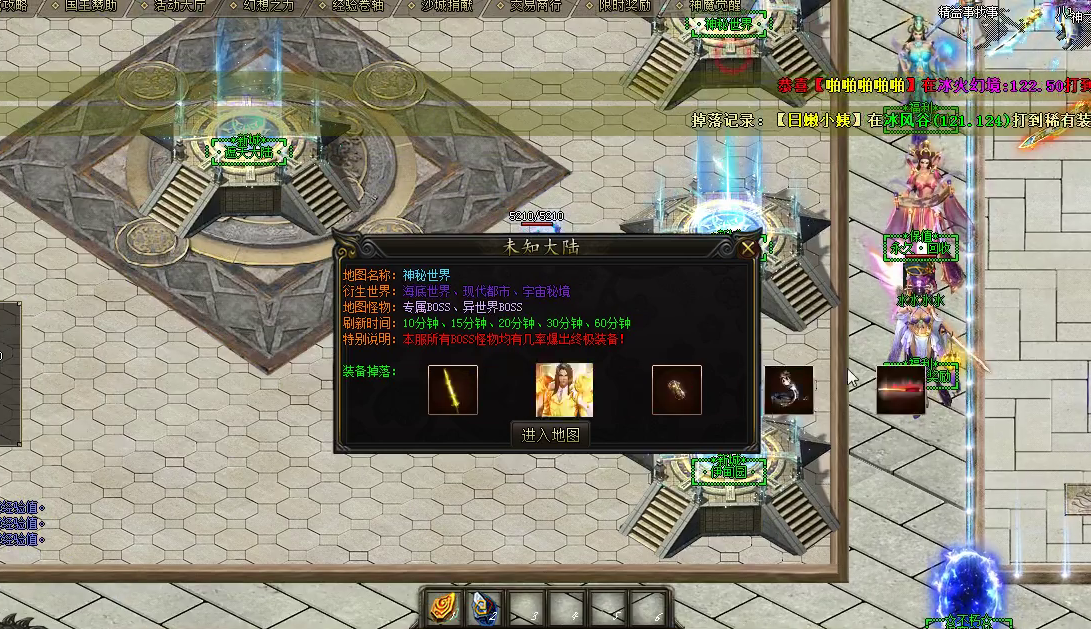Select the golden-armored character drop portrait
Viewport: 1091px width, 629px height.
[564, 389]
